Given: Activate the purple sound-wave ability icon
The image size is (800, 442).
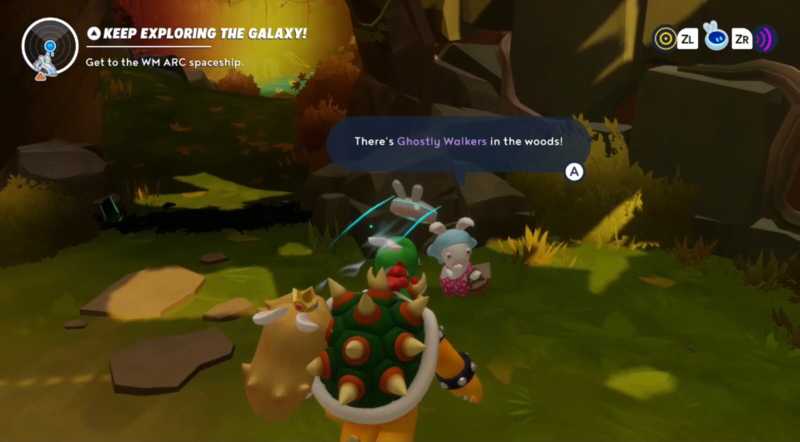Looking at the screenshot, I should coord(765,40).
